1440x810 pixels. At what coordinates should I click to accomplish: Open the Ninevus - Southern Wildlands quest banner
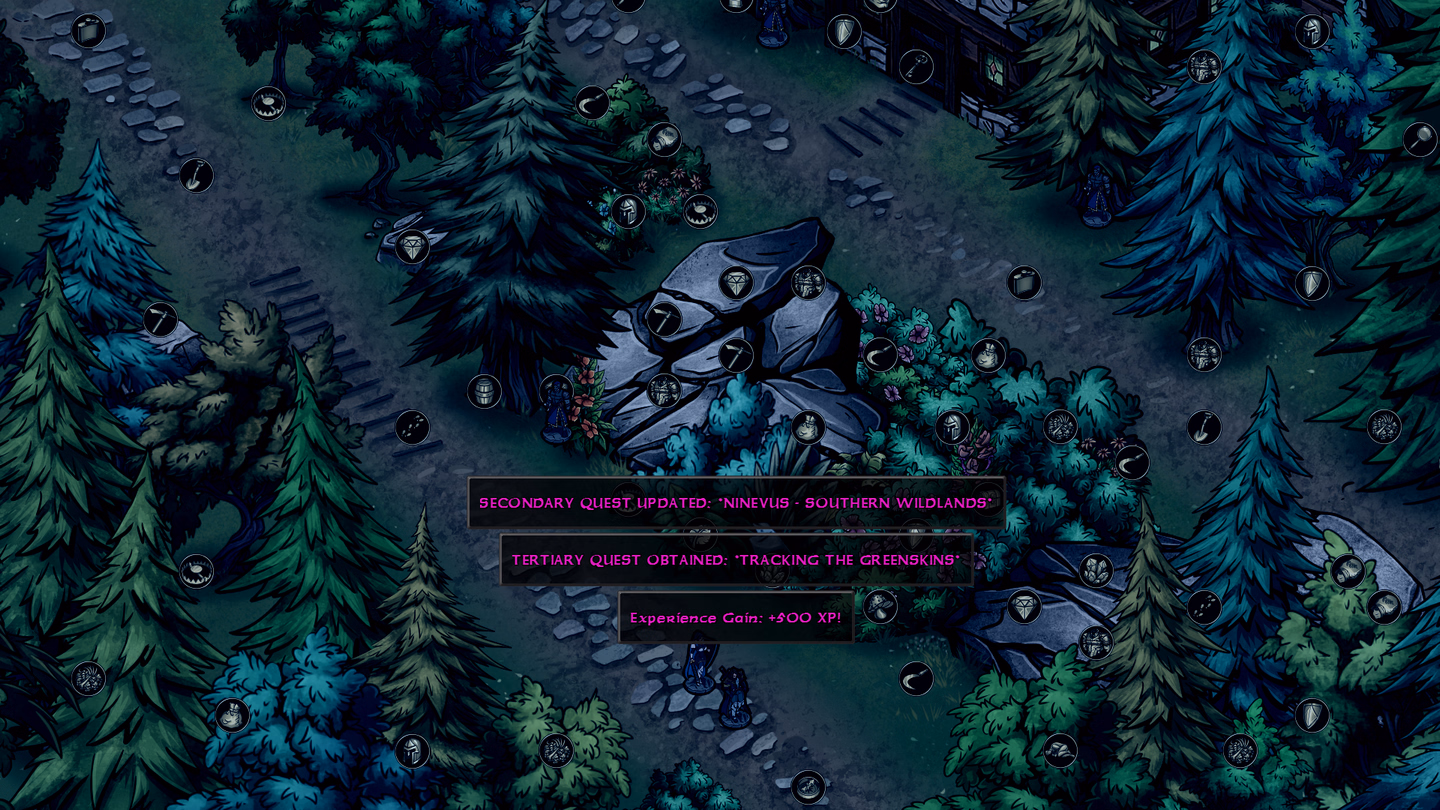(737, 503)
